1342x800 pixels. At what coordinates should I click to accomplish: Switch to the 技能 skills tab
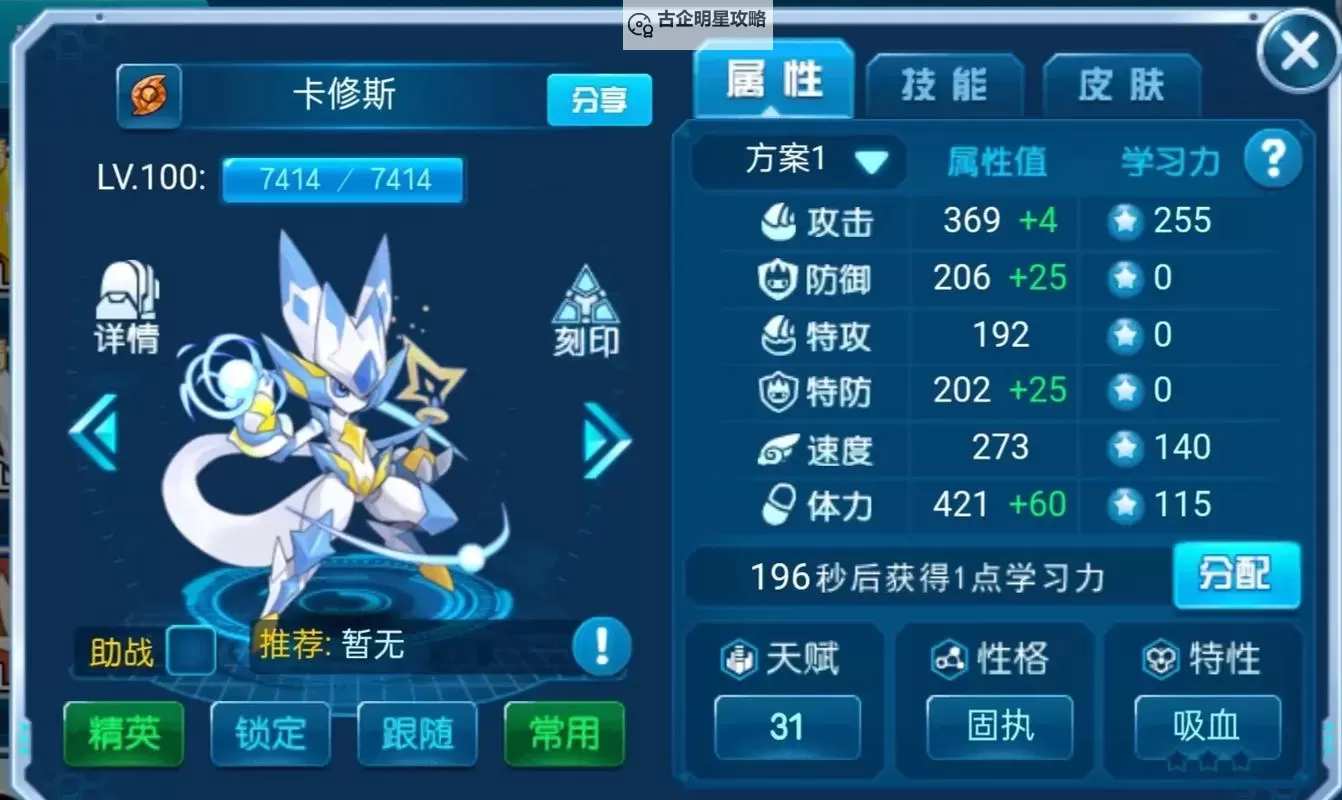[x=945, y=86]
